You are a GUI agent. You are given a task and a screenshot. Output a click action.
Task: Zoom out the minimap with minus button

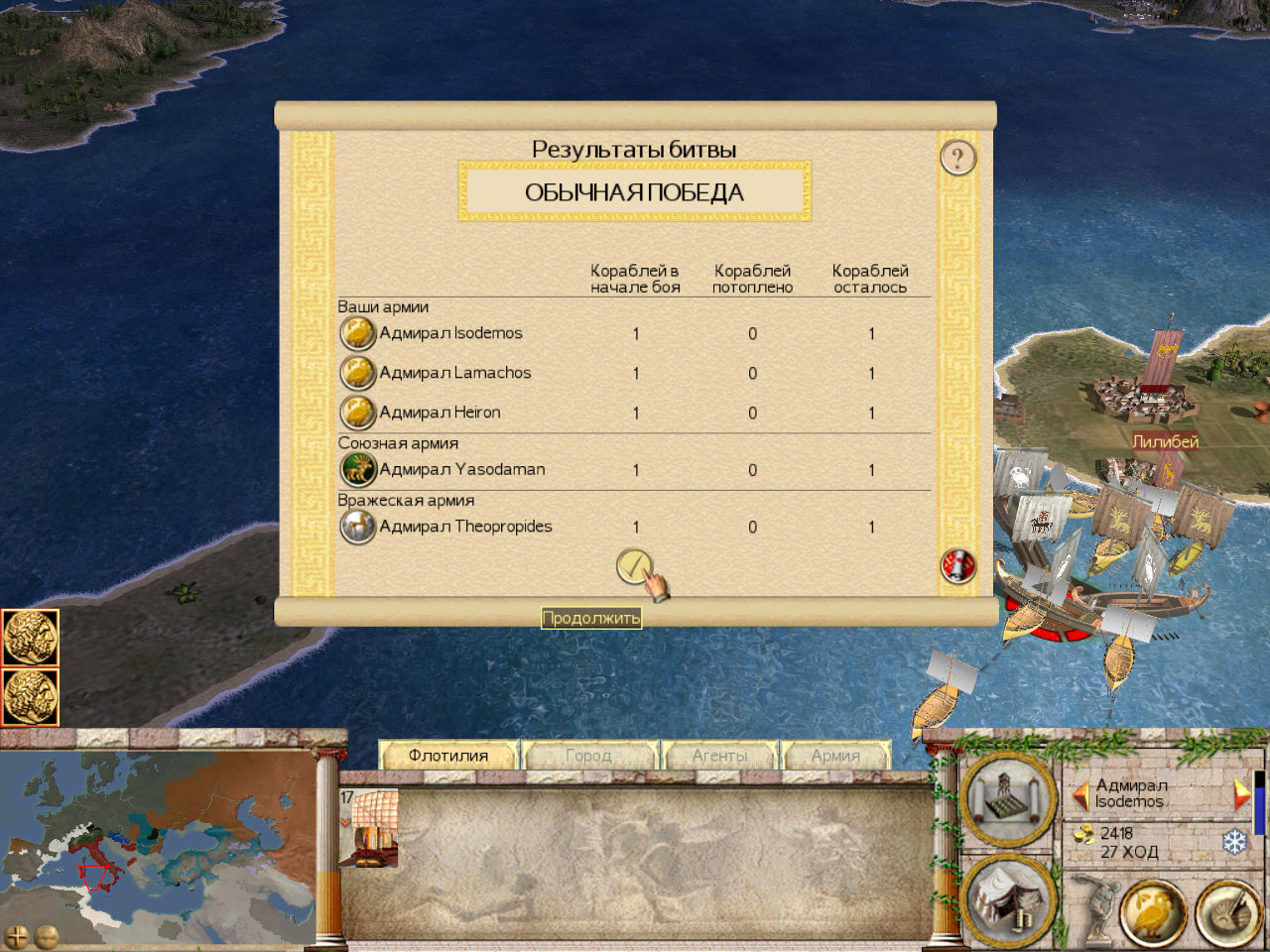47,935
